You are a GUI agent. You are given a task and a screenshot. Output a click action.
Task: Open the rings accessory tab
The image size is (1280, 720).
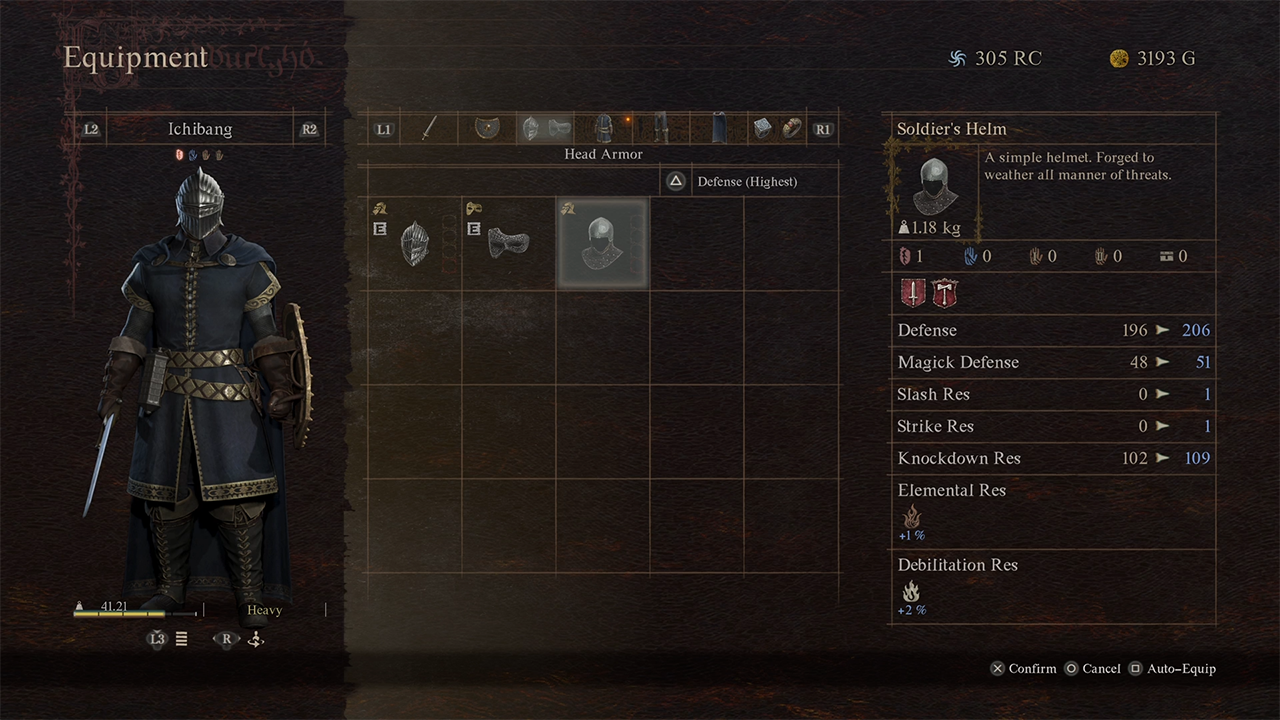tap(776, 129)
